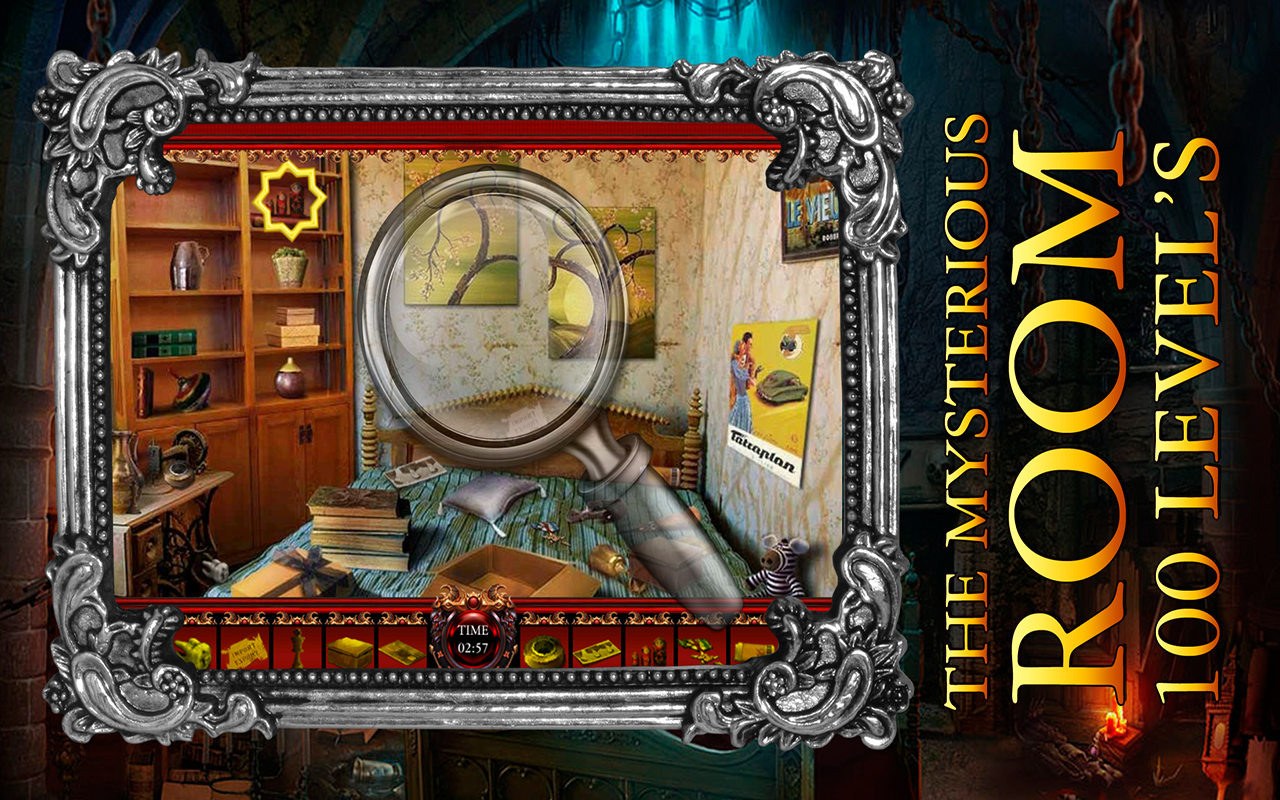Select the chess king piece in the item bar
Image resolution: width=1280 pixels, height=800 pixels.
pos(295,650)
